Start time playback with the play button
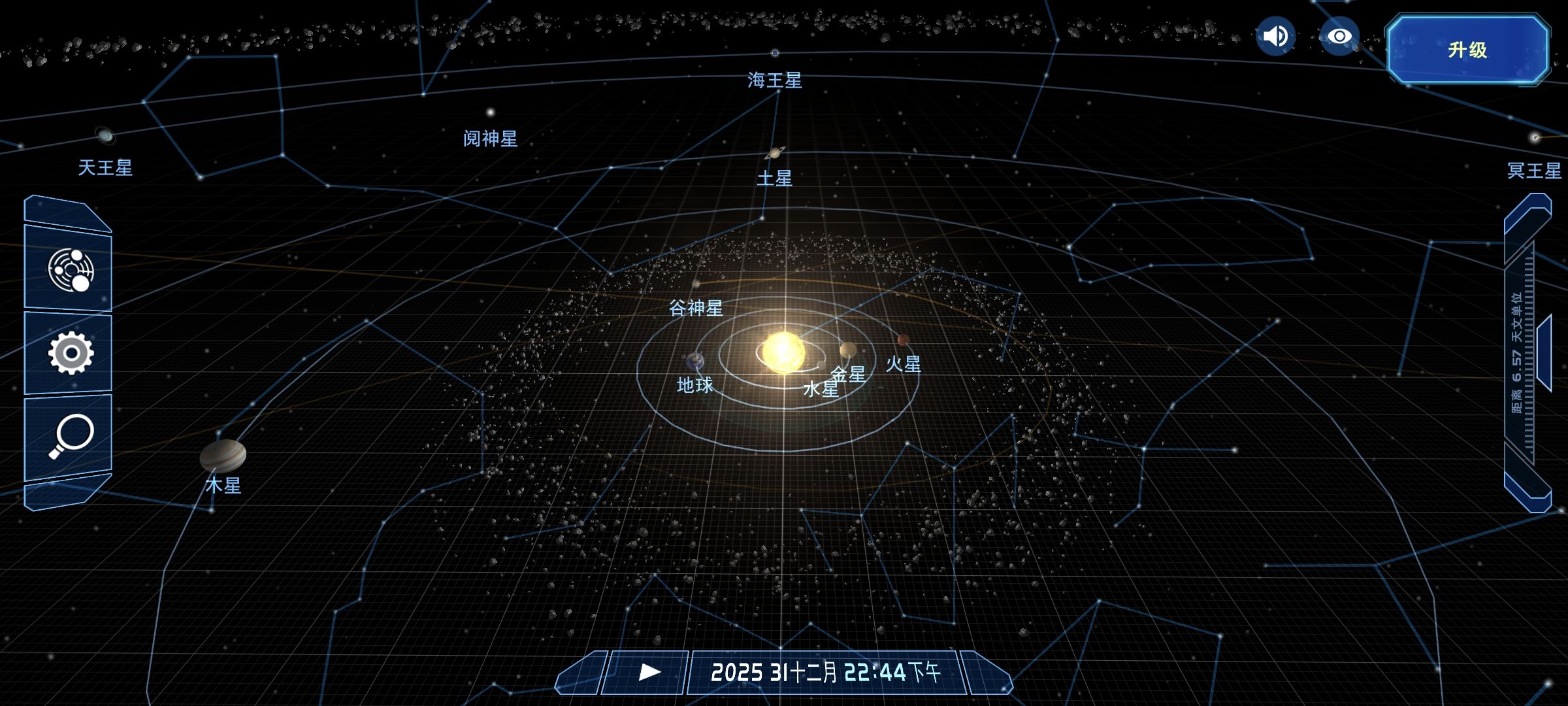 [648, 672]
